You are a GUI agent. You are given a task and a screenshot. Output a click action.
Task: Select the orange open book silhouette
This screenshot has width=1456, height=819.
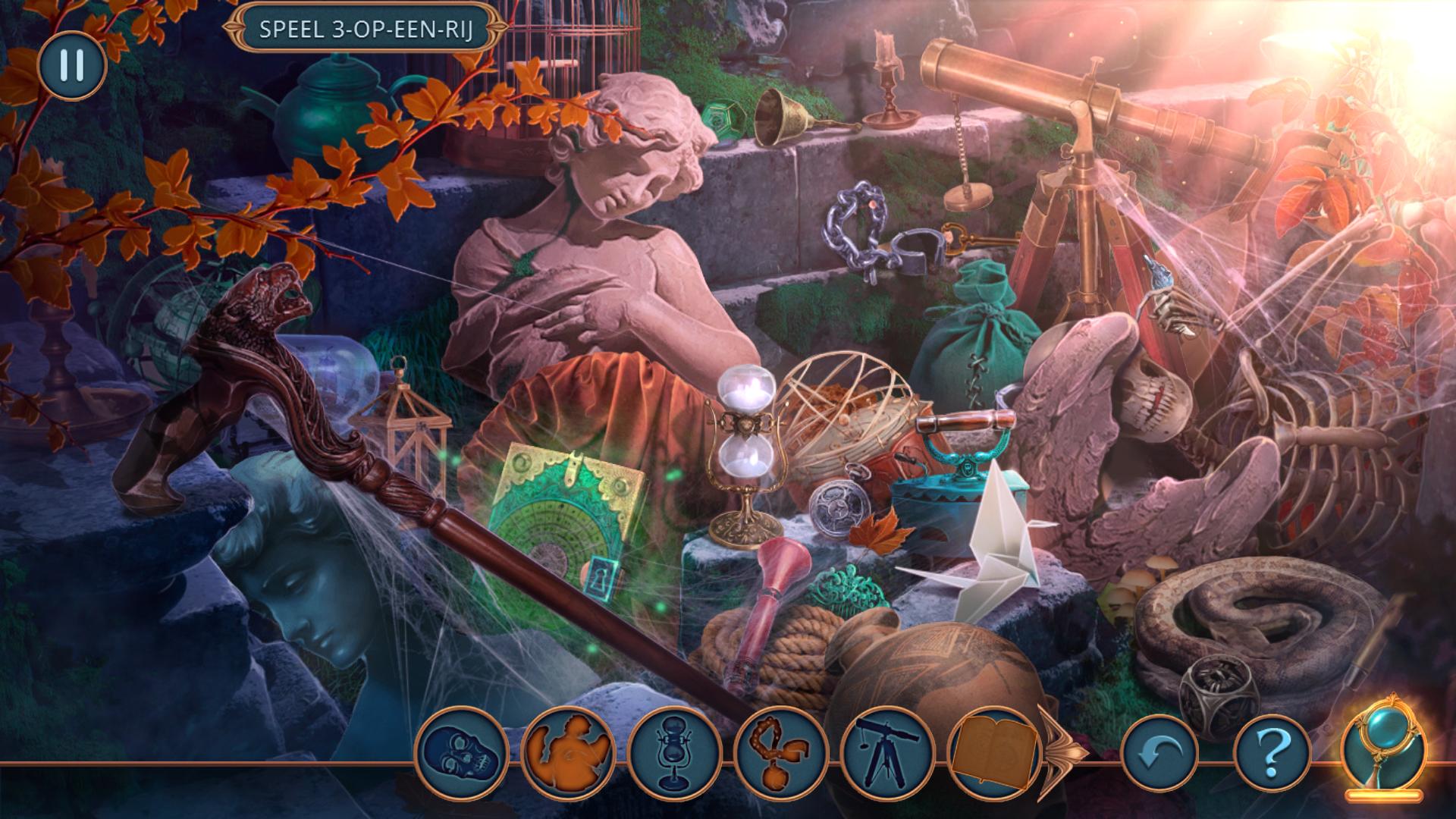click(993, 752)
